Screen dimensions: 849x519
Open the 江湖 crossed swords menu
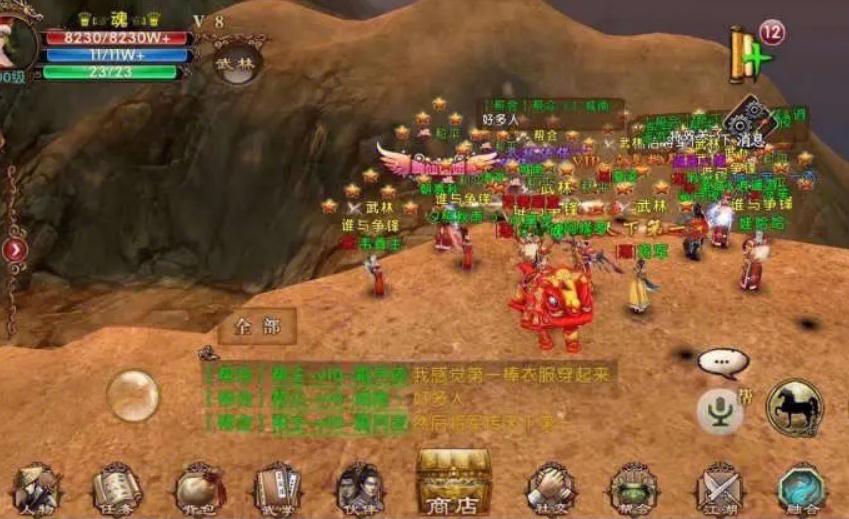point(718,488)
